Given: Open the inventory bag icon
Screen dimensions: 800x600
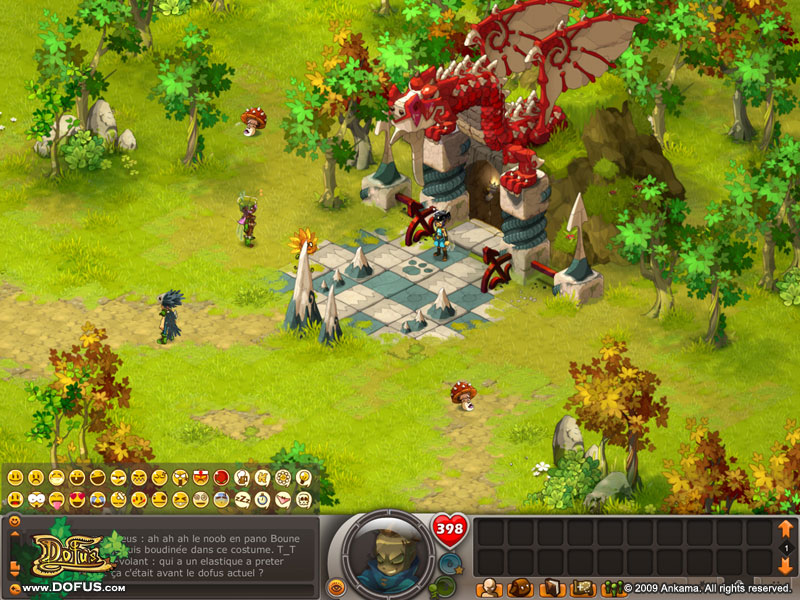Looking at the screenshot, I should pos(519,587).
